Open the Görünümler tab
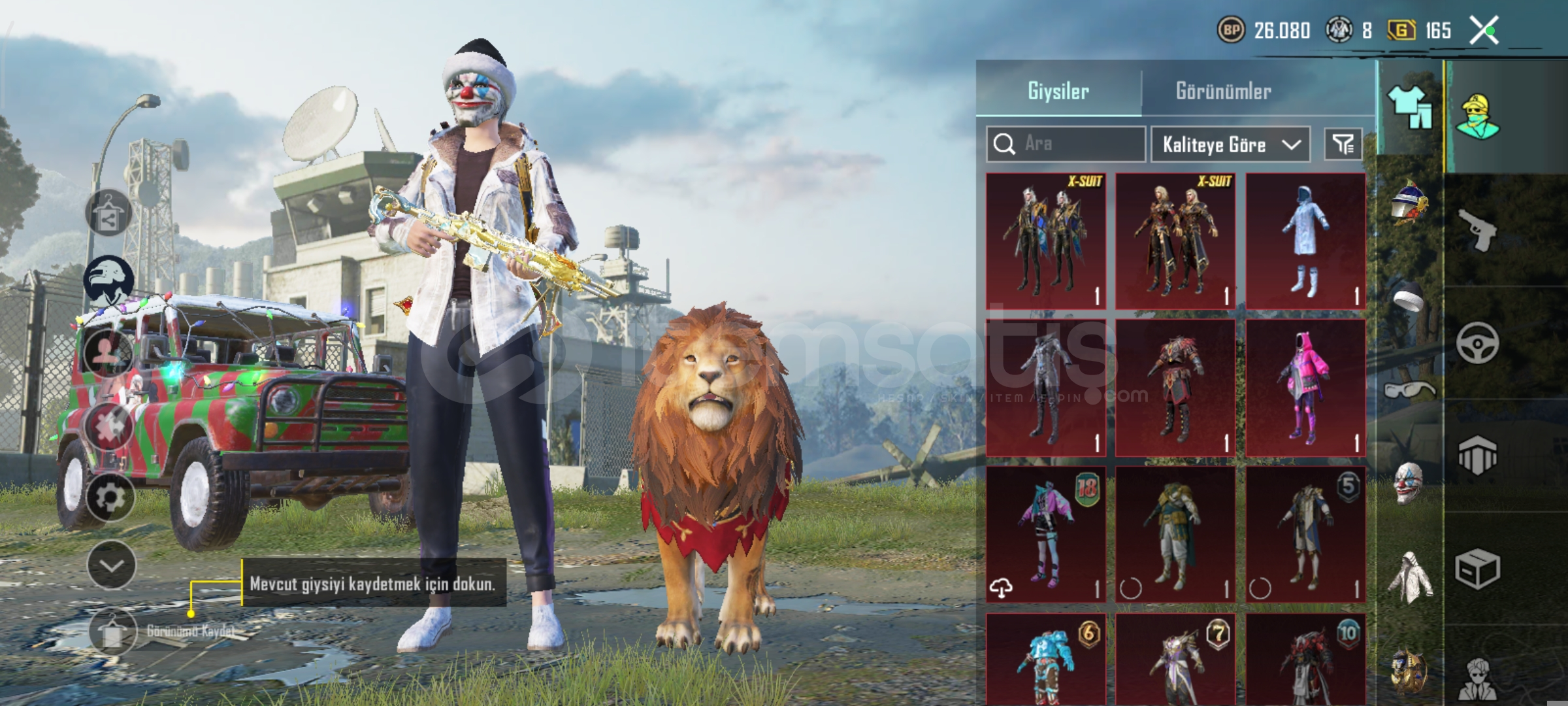Viewport: 1568px width, 706px height. [x=1223, y=91]
